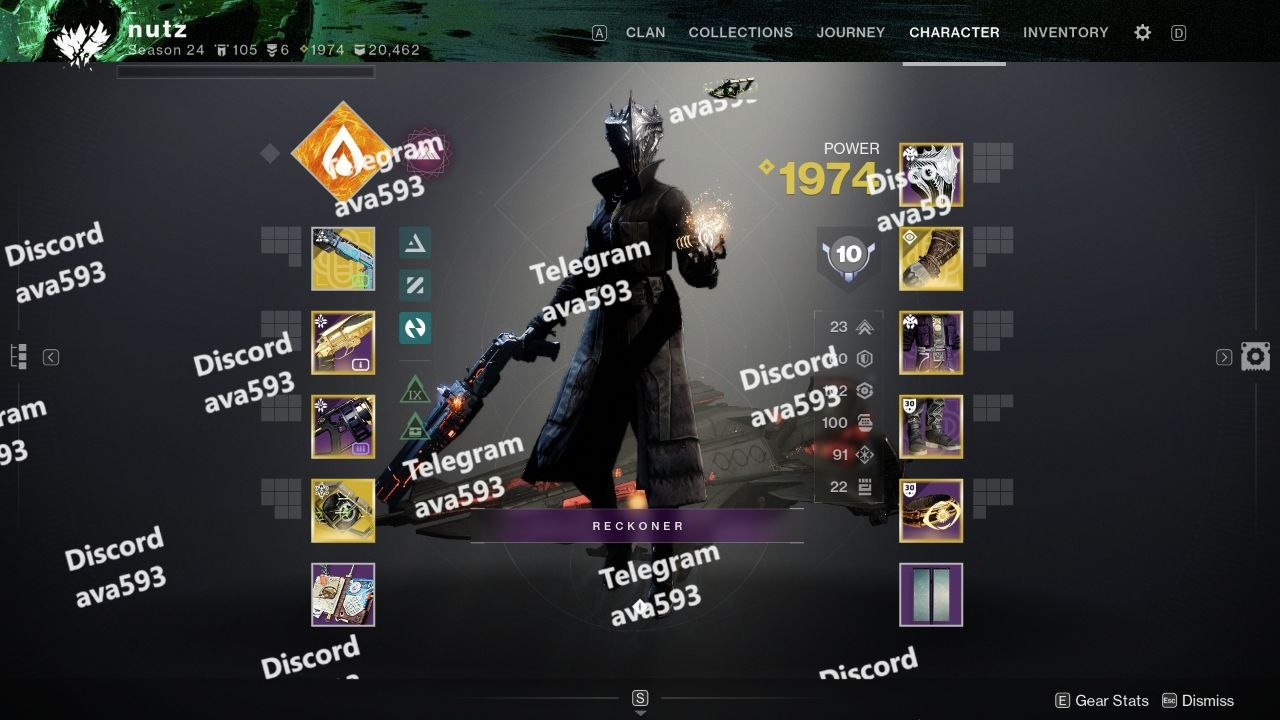1280x720 pixels.
Task: Go to the Journey tab
Action: [x=850, y=32]
